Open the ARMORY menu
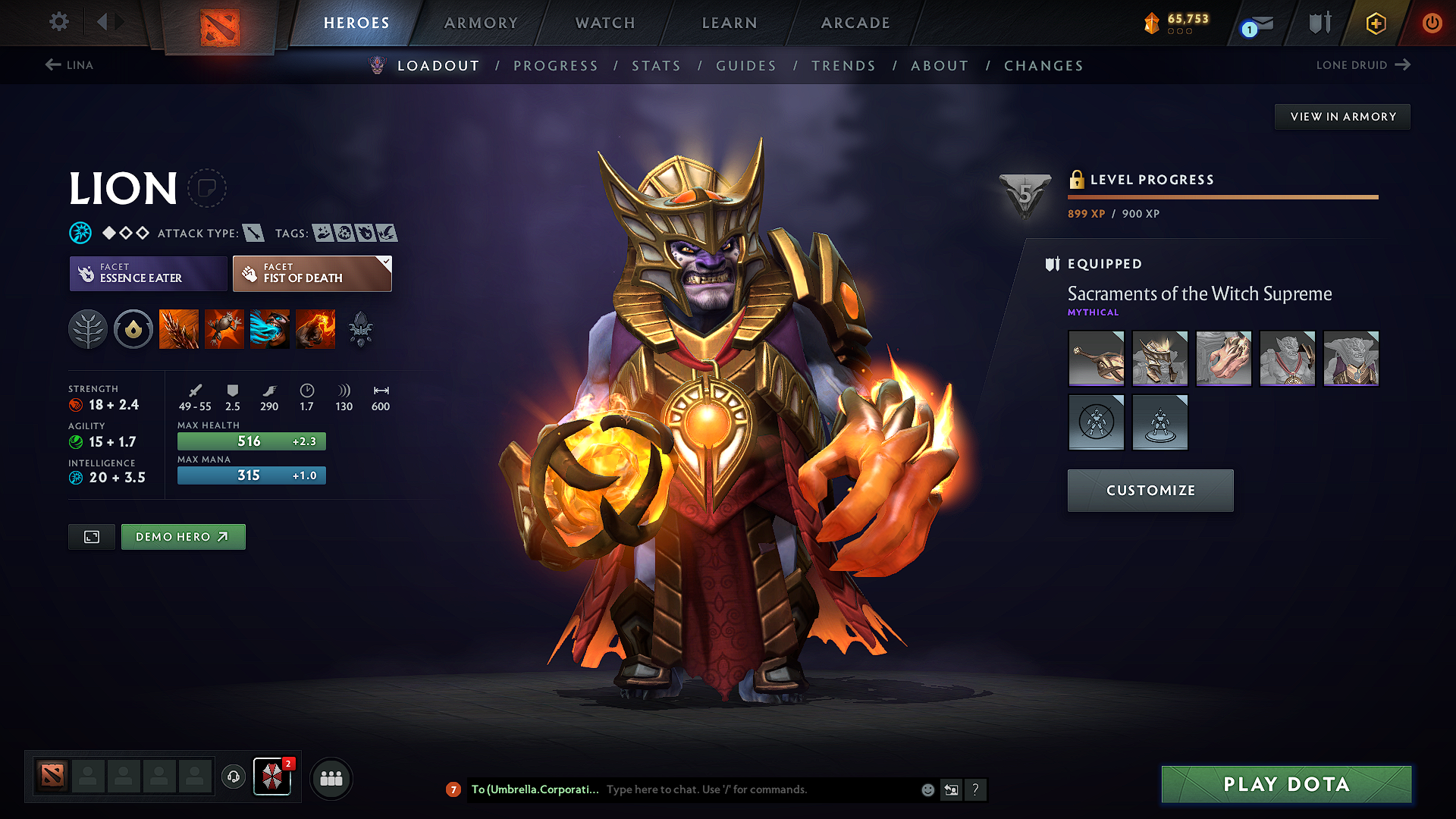This screenshot has height=819, width=1456. (x=481, y=23)
